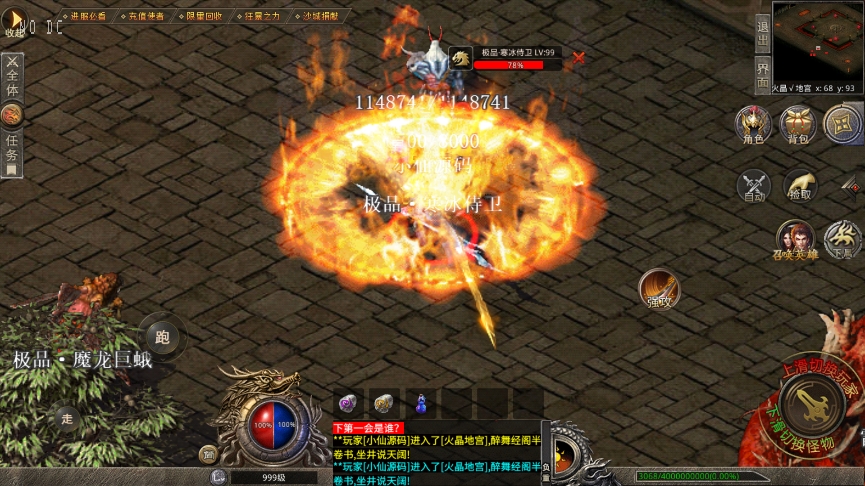This screenshot has height=486, width=865.
Task: Select the 跑 run movement button
Action: pyautogui.click(x=162, y=336)
